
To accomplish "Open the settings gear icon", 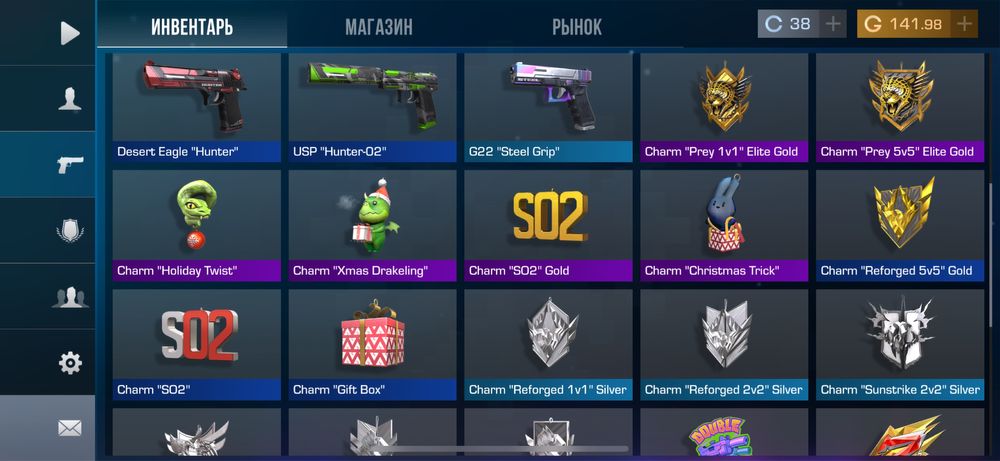I will (69, 362).
